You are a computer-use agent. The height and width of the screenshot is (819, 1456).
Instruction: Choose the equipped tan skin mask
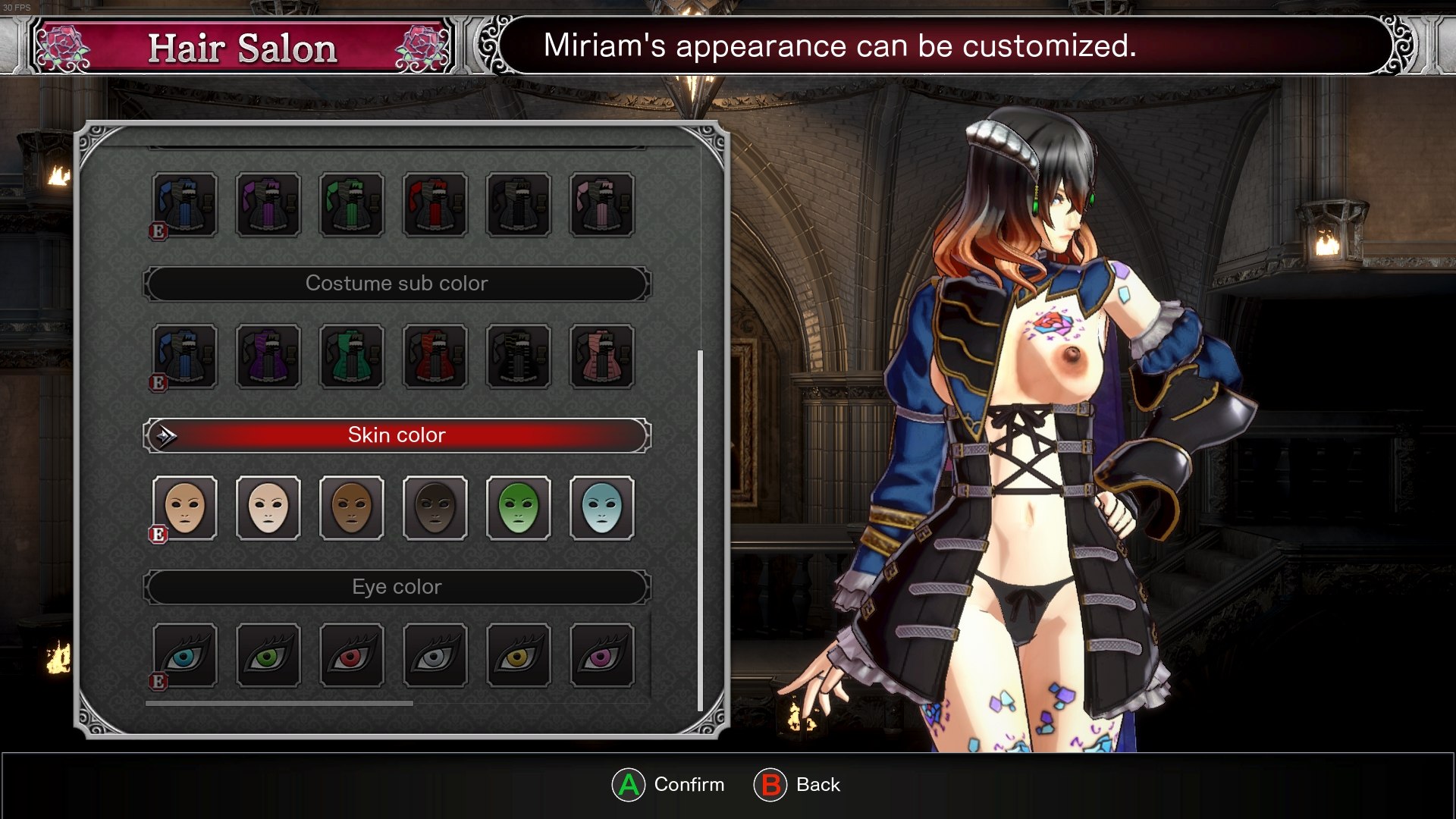click(185, 508)
